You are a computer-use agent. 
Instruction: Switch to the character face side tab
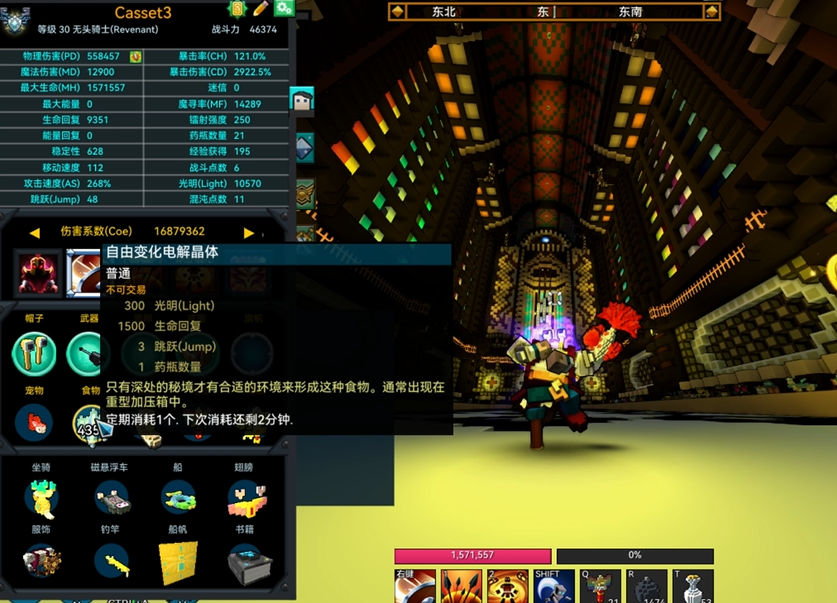coord(302,100)
